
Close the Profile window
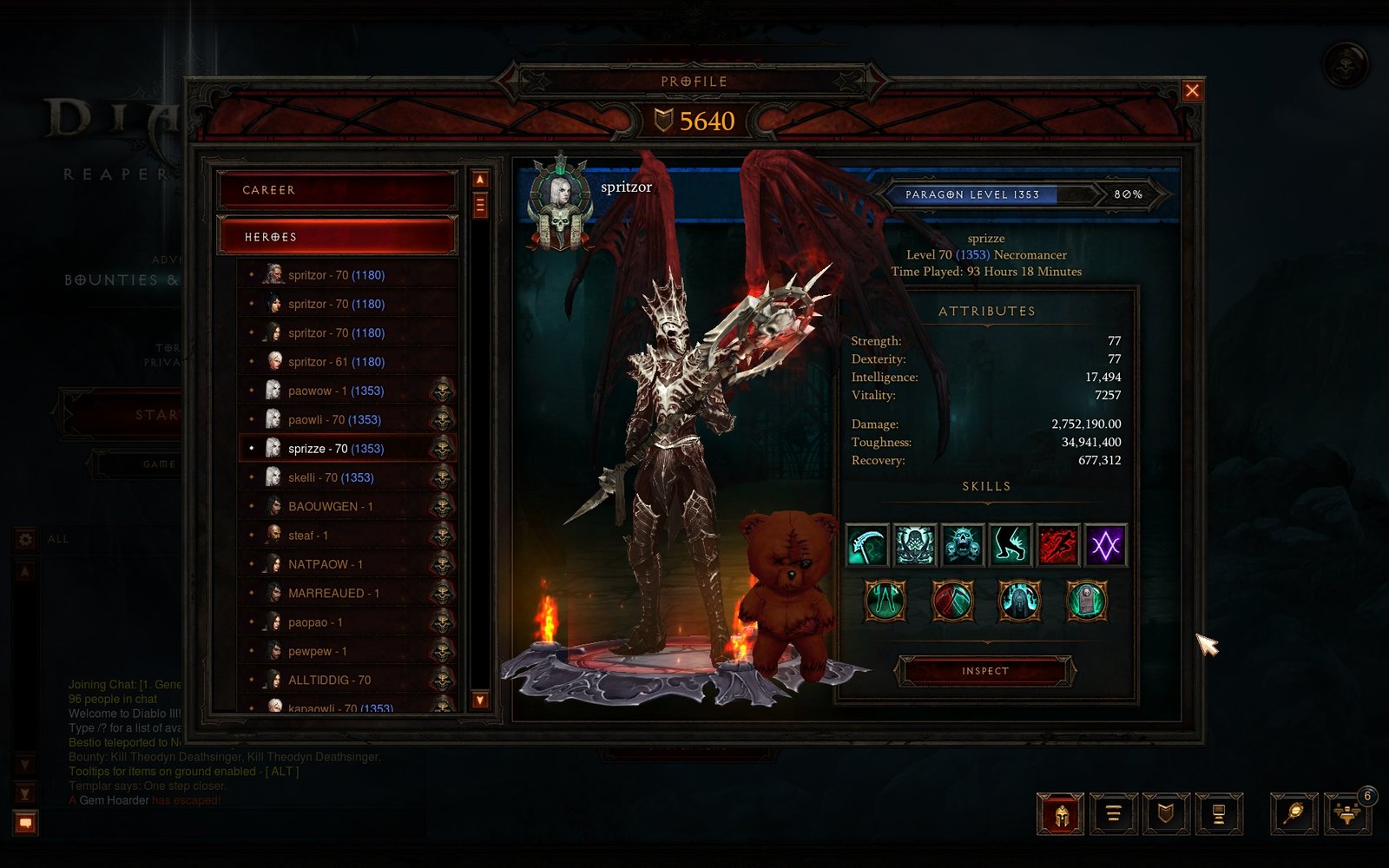click(1192, 90)
